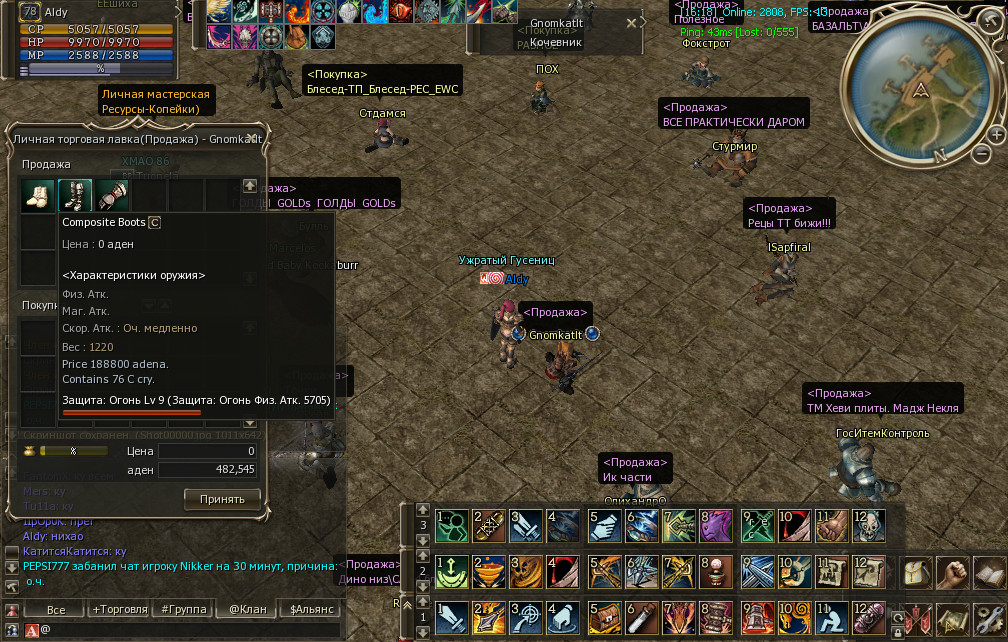The width and height of the screenshot is (1008, 642).
Task: Click the Принять button in the shop window
Action: click(x=222, y=498)
